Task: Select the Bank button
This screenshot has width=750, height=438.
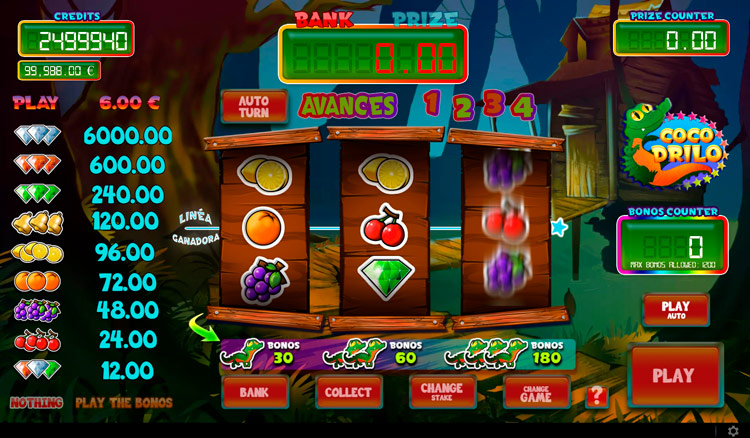Action: [x=255, y=392]
